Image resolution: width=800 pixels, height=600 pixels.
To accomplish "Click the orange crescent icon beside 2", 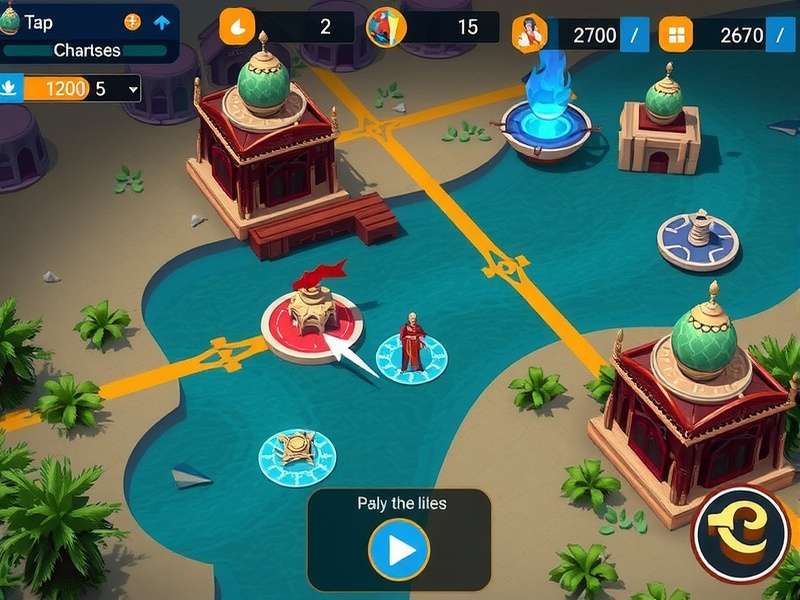I will [x=237, y=26].
